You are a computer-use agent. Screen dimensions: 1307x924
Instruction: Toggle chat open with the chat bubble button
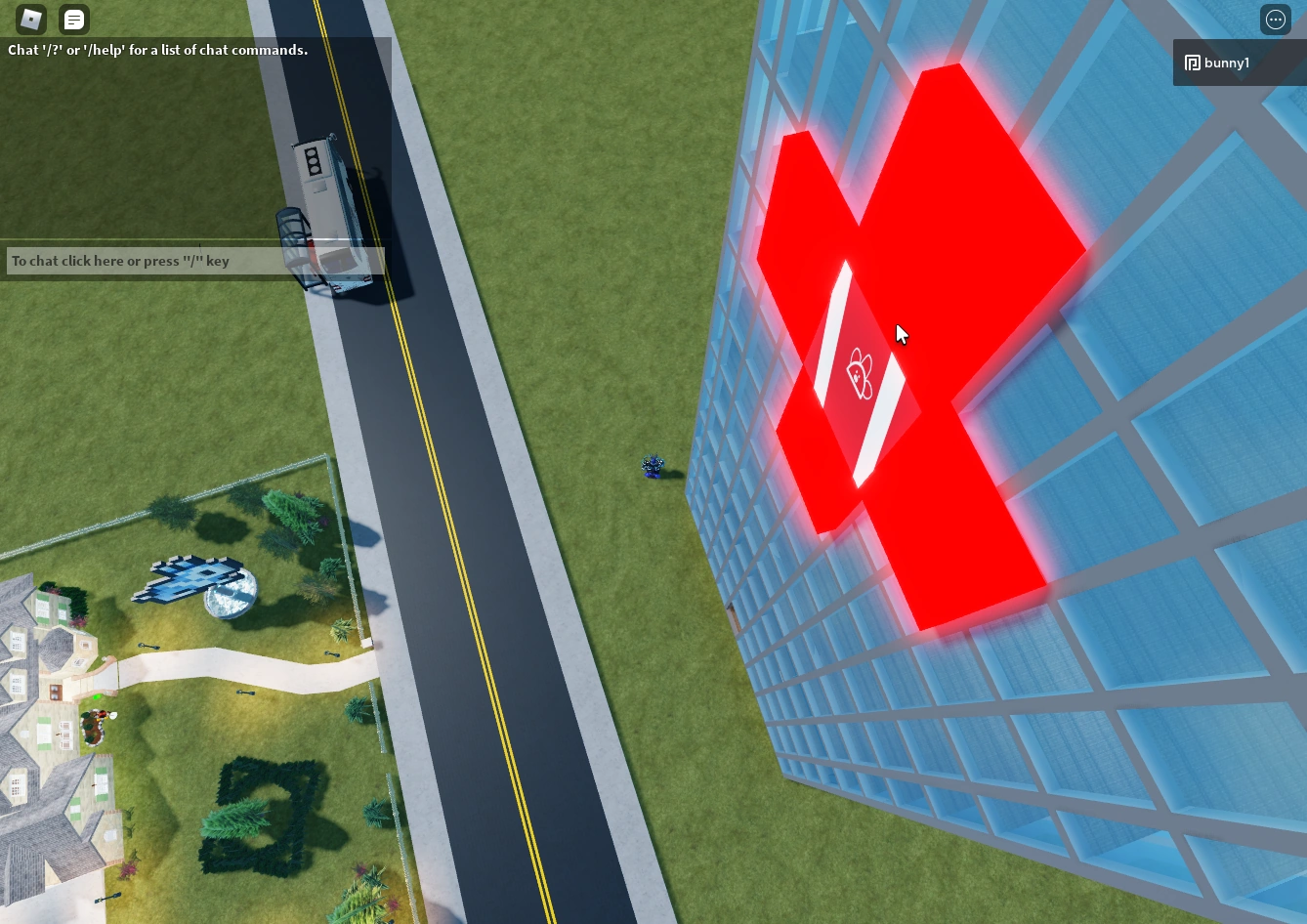tap(73, 19)
